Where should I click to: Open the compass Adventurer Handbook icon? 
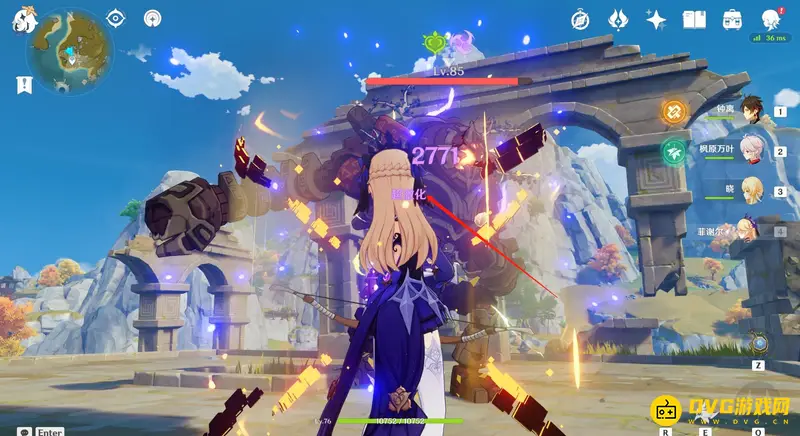(581, 19)
